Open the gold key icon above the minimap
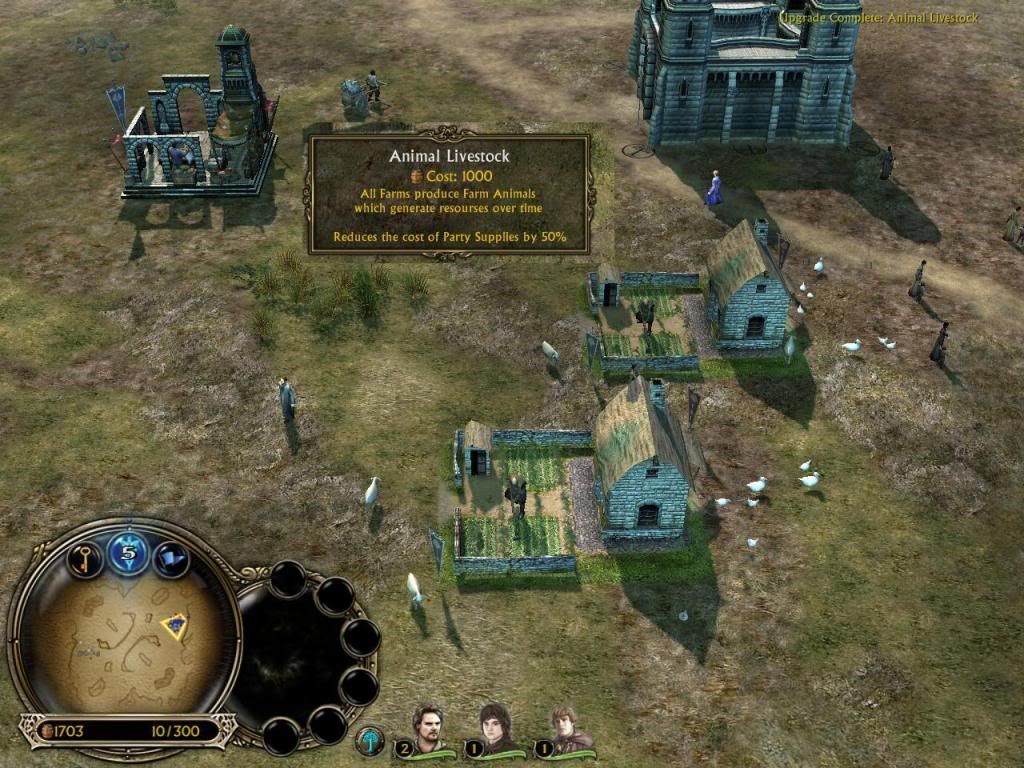Image resolution: width=1024 pixels, height=768 pixels. tap(85, 557)
